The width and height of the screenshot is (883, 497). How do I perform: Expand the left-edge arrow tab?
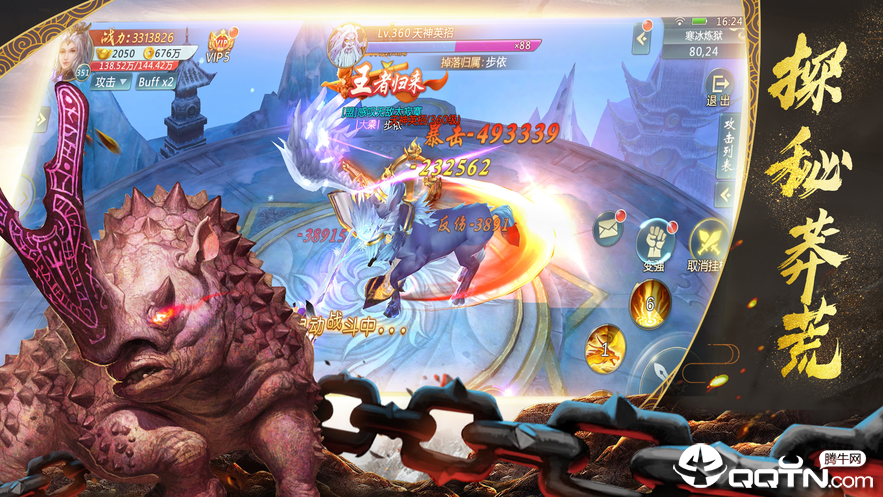click(41, 120)
